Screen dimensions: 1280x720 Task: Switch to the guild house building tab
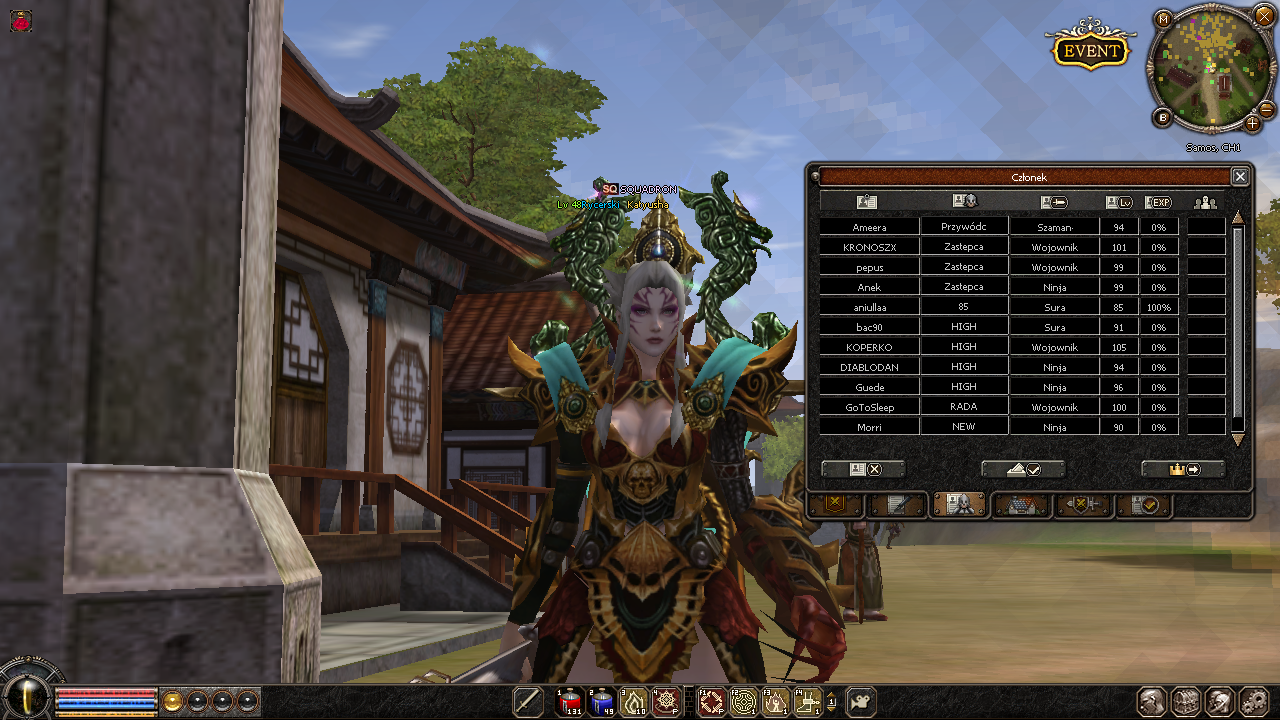click(x=1021, y=505)
